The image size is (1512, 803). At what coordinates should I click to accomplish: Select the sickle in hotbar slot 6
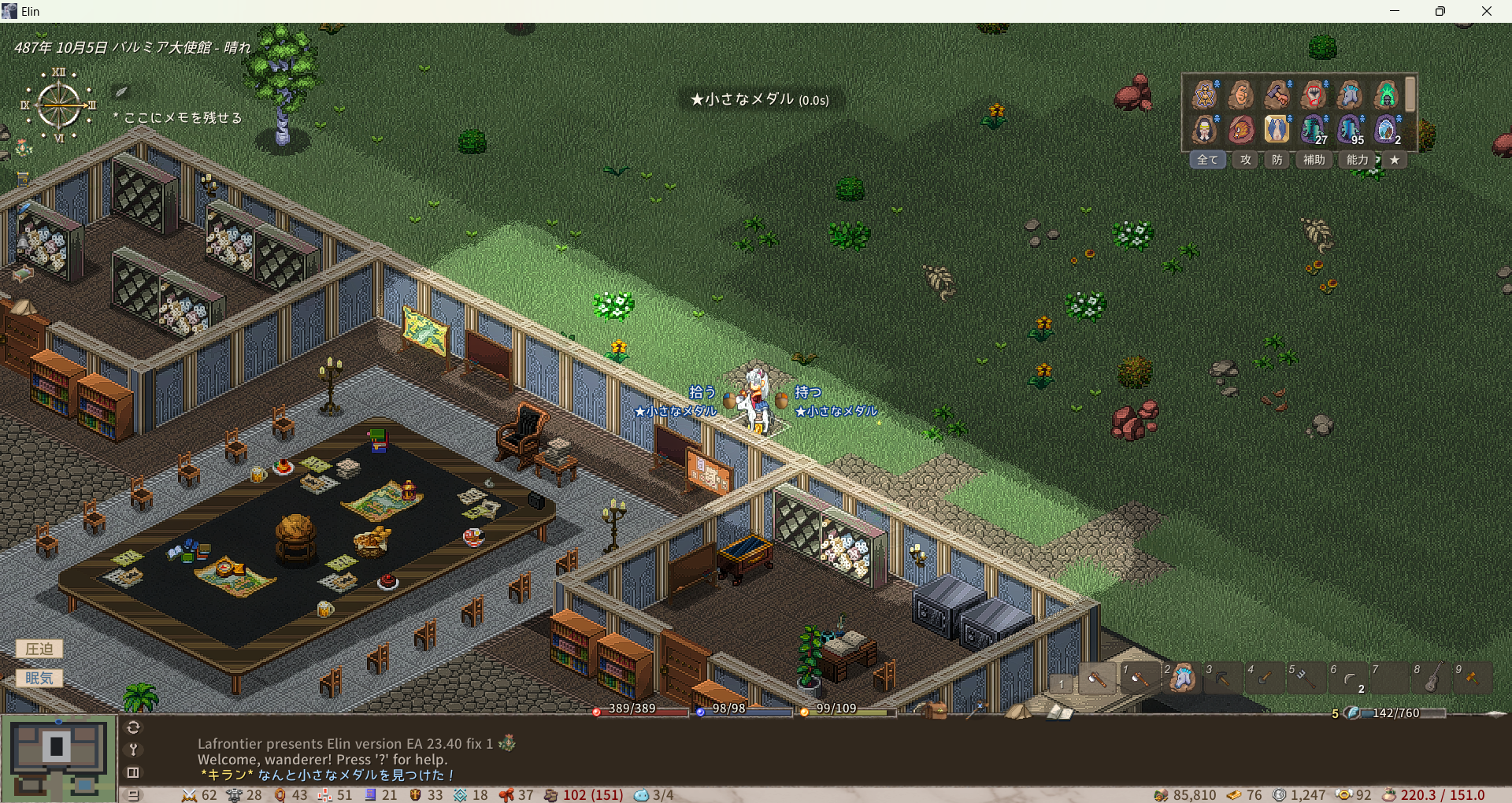click(1348, 679)
